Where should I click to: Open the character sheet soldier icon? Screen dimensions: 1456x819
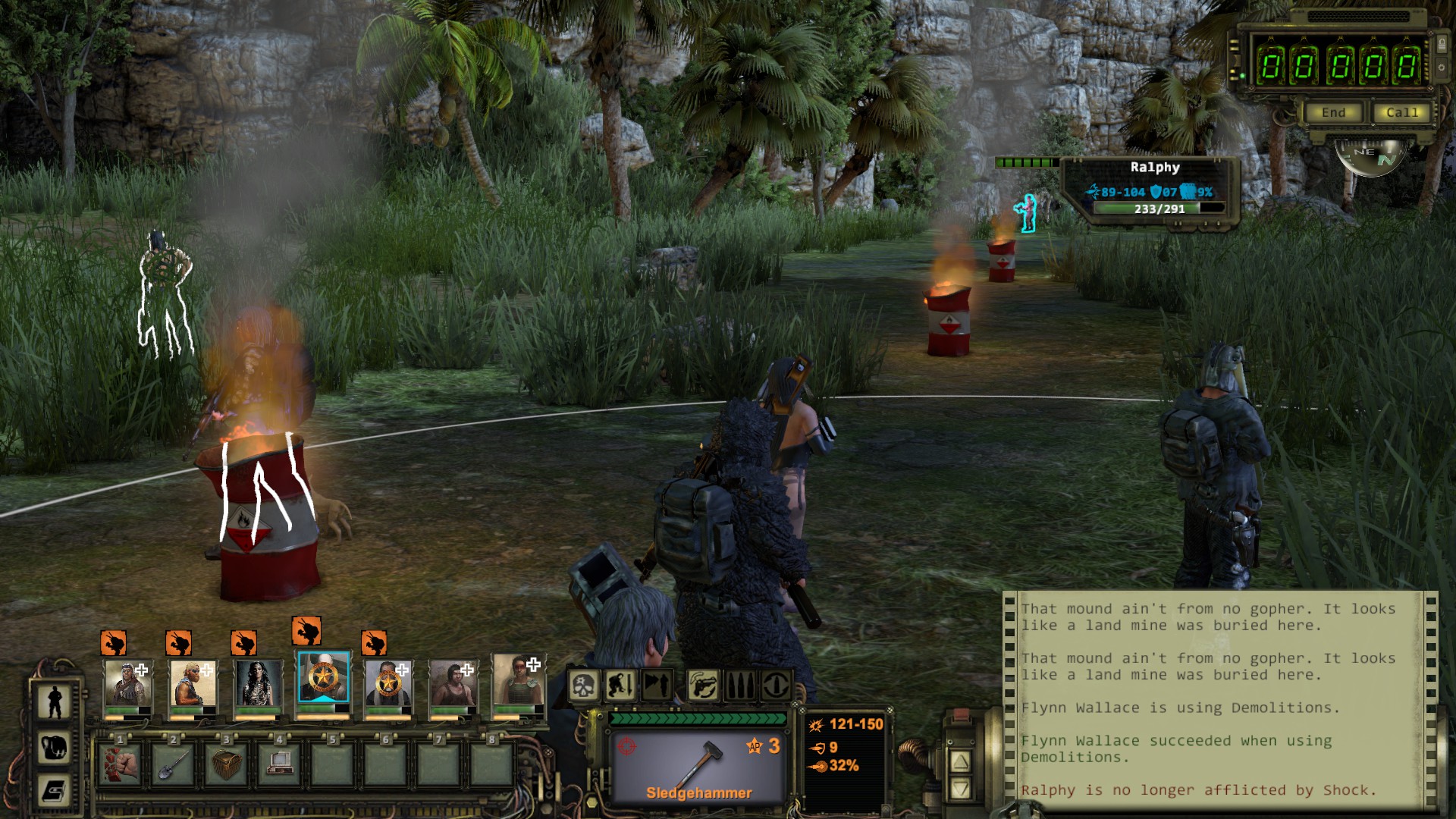point(55,702)
